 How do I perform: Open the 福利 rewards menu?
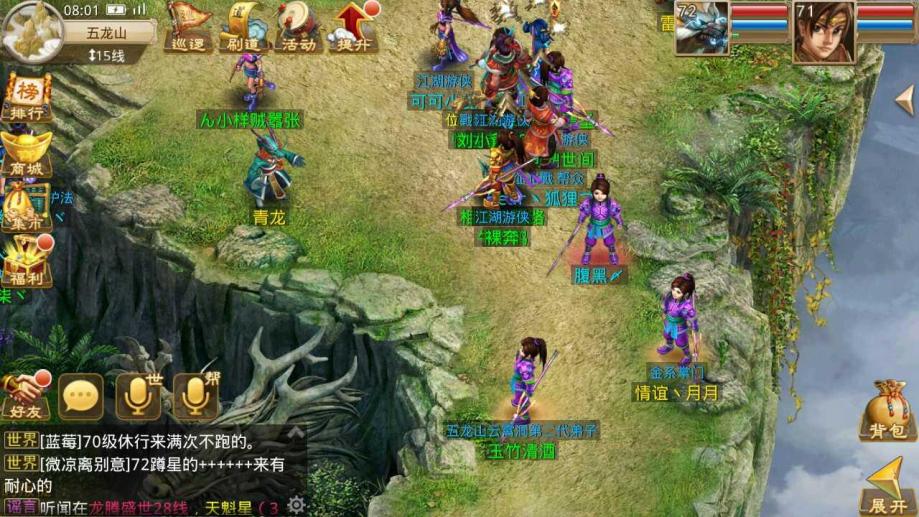26,262
